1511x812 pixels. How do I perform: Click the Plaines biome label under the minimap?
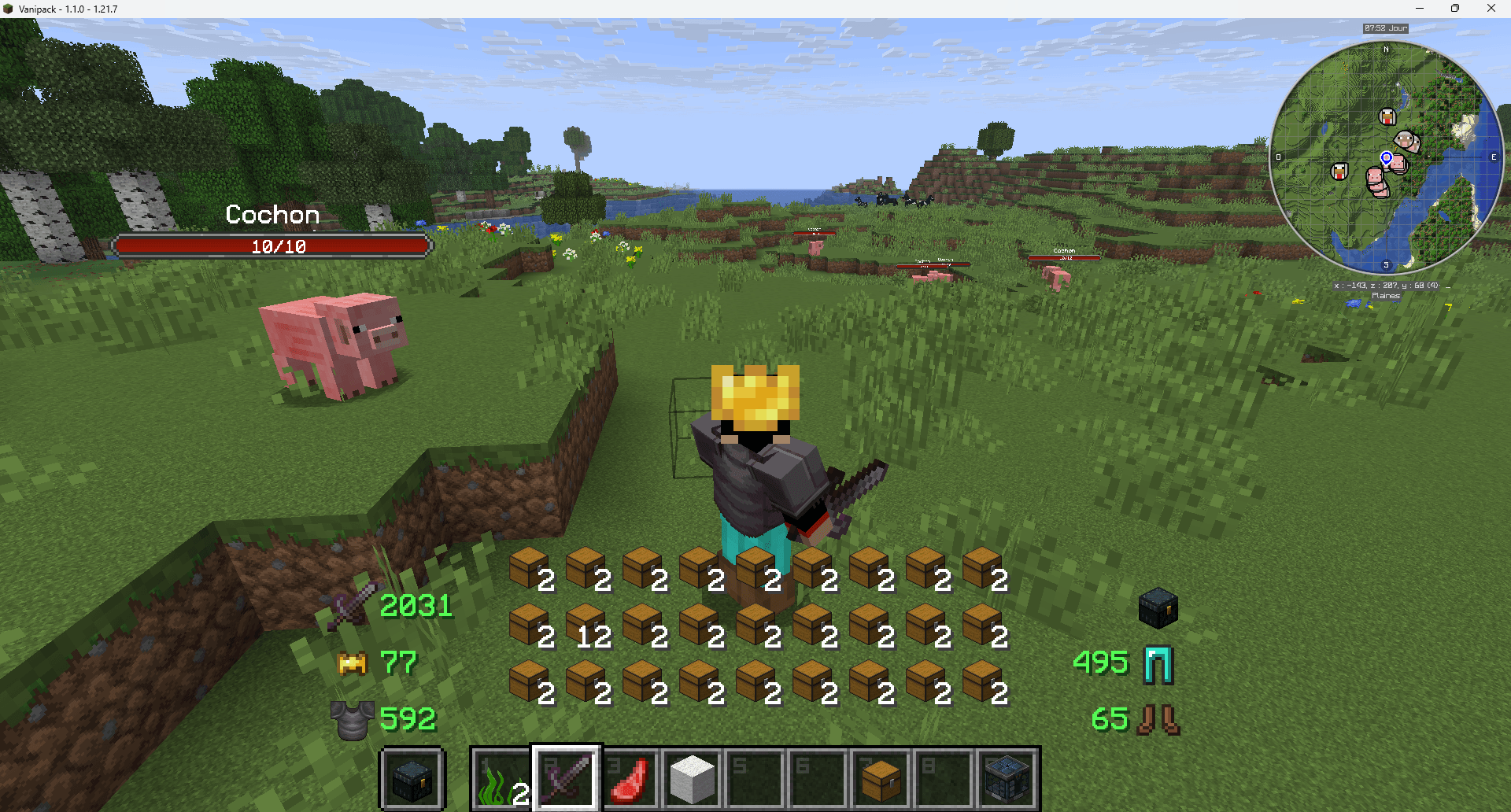[x=1385, y=296]
